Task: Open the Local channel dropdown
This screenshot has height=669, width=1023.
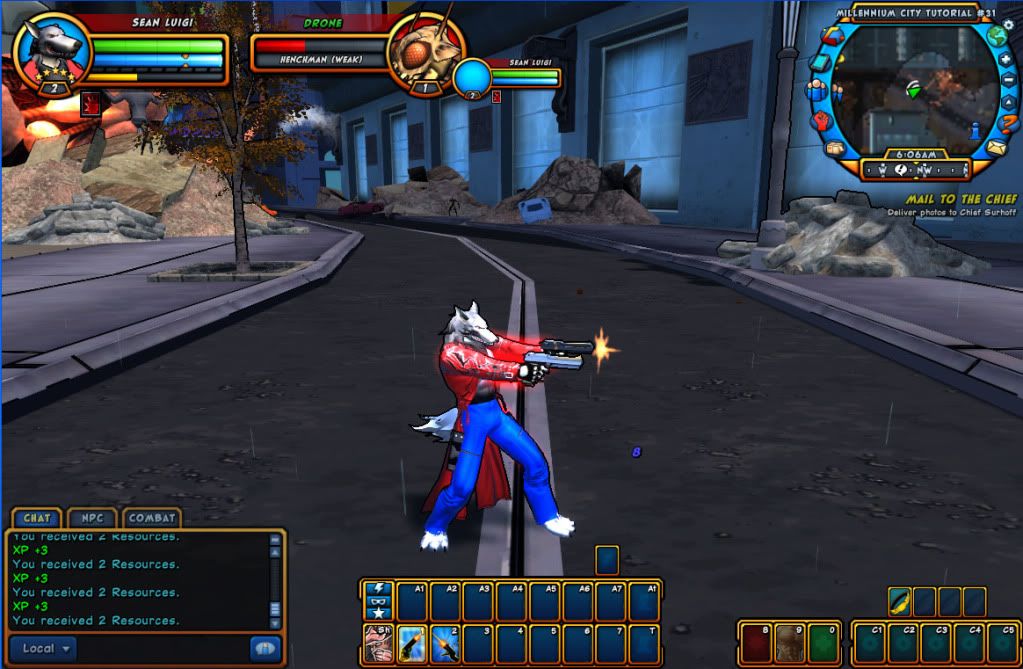Action: [45, 648]
